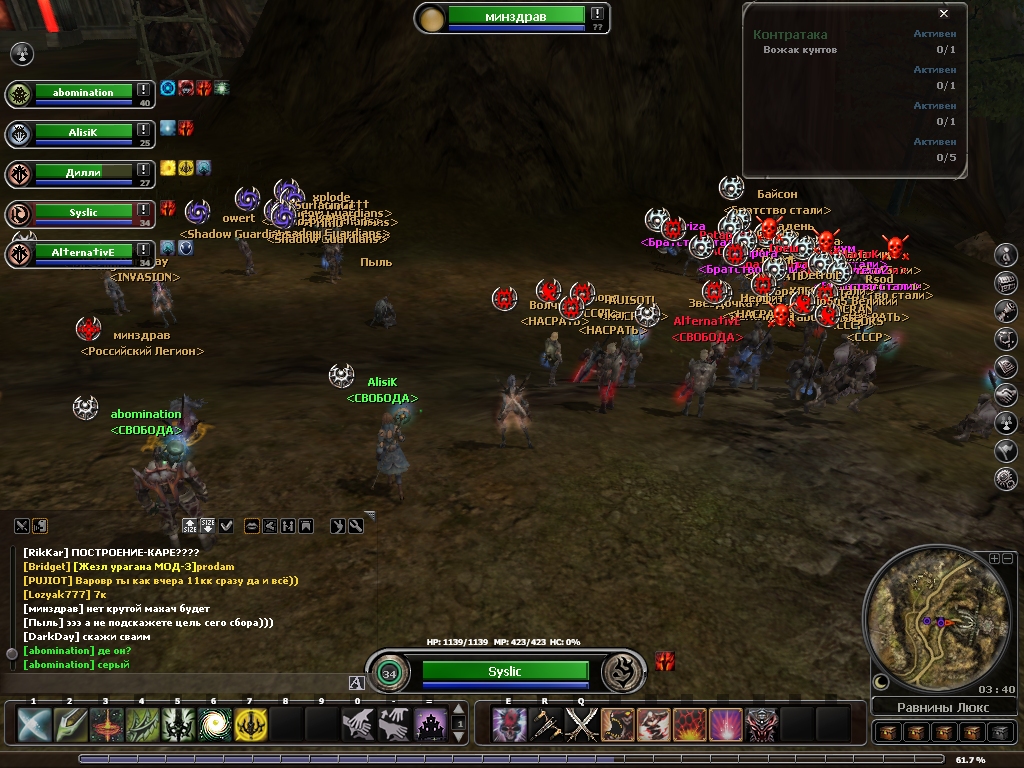Select party member AlternativE's frame
Viewport: 1024px width, 768px height.
pyautogui.click(x=83, y=253)
